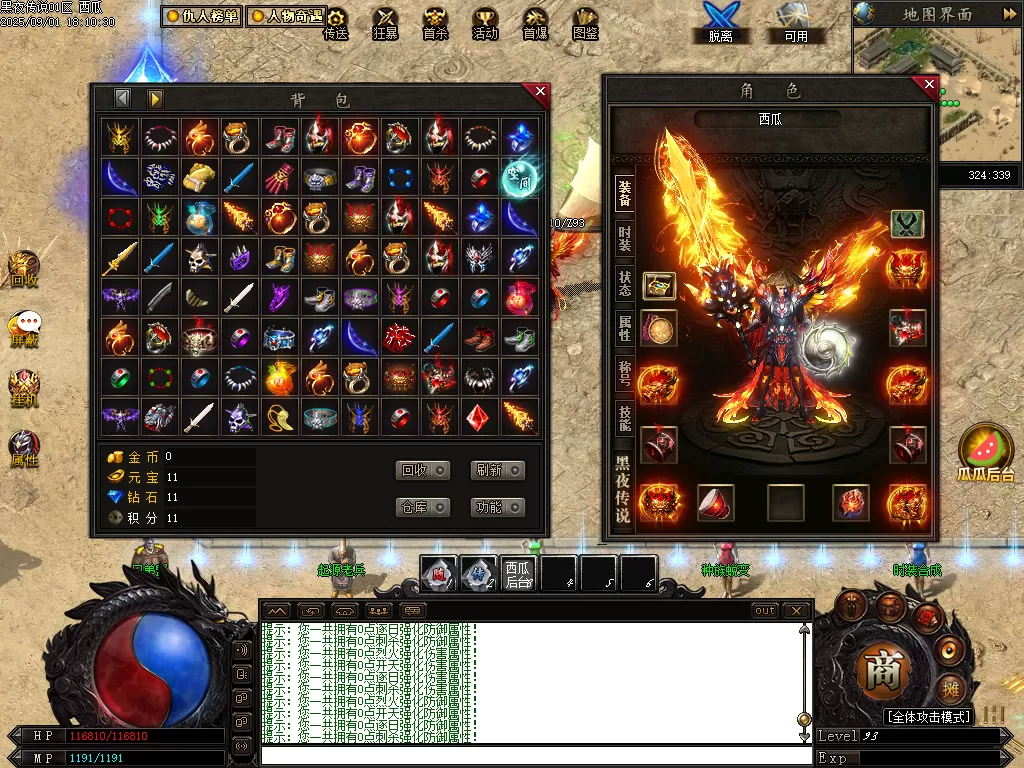Click the 屏蔽 chat bubble icon
Image resolution: width=1024 pixels, height=768 pixels.
coord(24,327)
